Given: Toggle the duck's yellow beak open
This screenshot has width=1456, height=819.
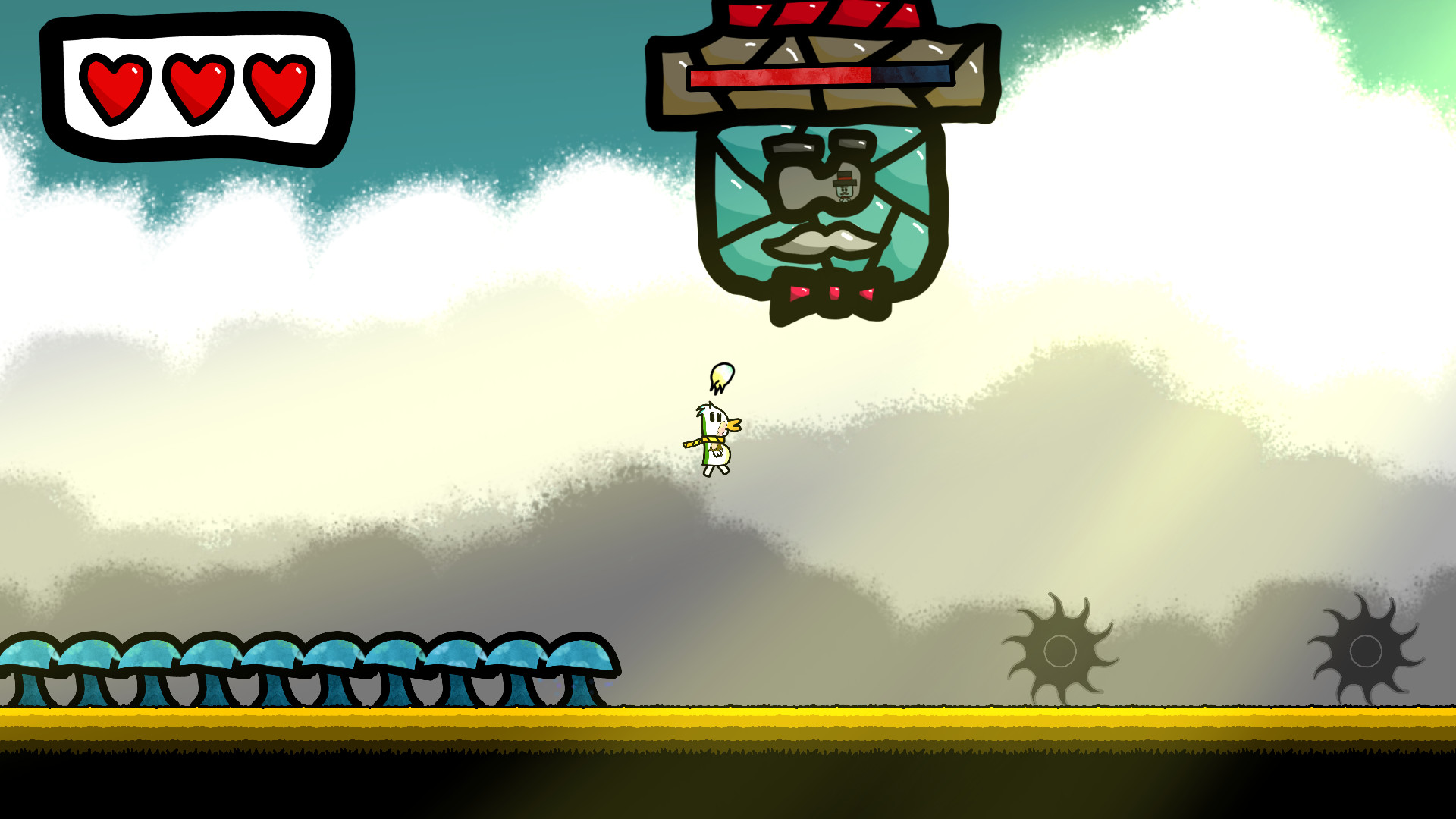Looking at the screenshot, I should click(x=733, y=425).
